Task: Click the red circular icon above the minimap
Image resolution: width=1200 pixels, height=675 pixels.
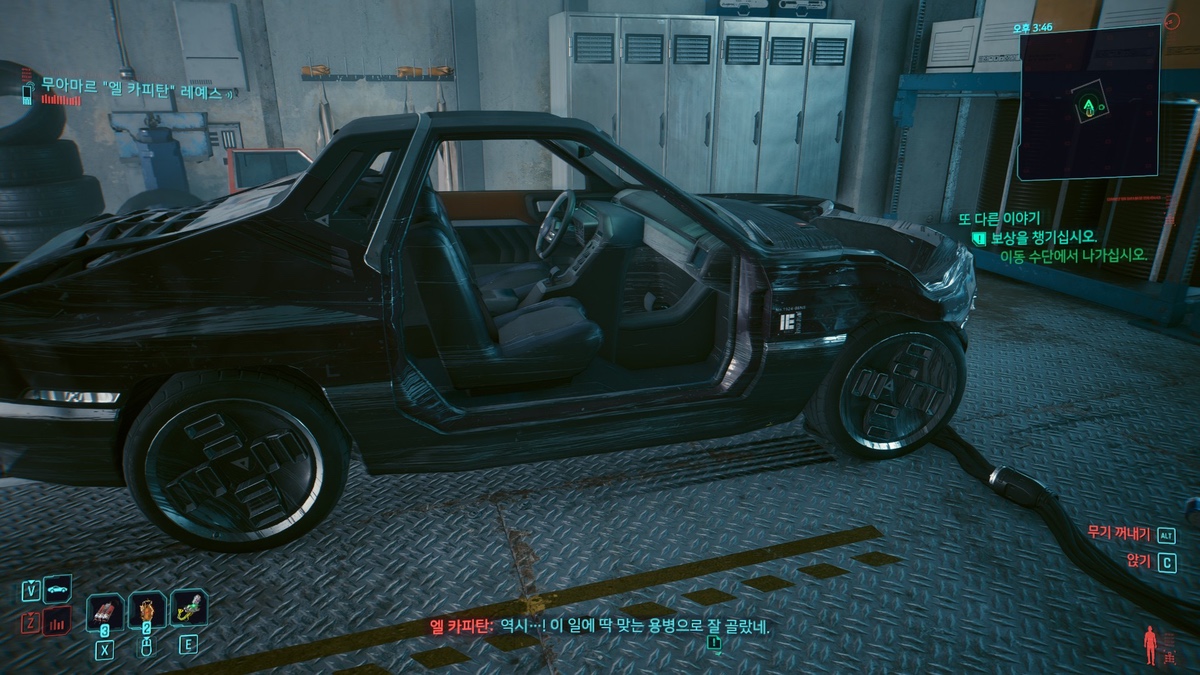Action: pyautogui.click(x=1172, y=21)
